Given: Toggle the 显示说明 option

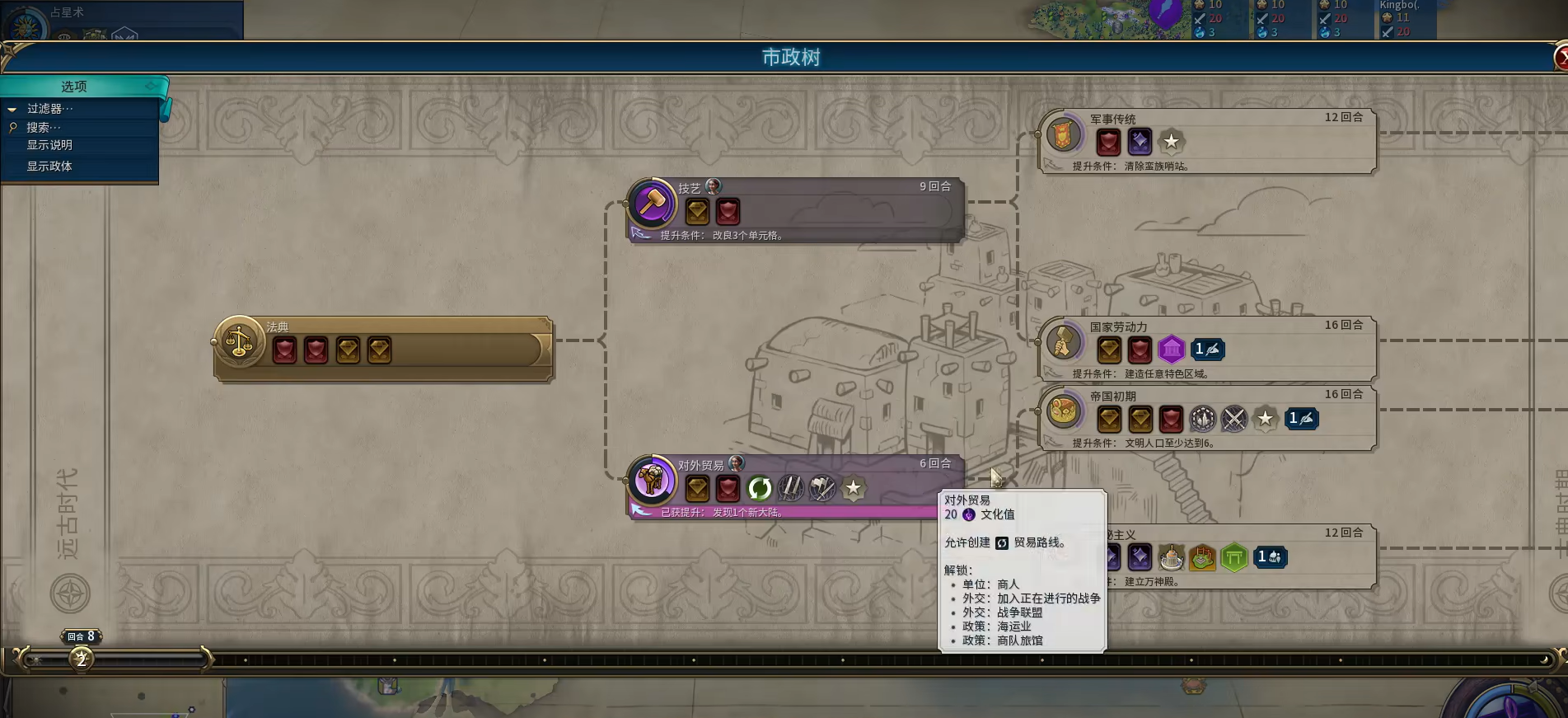Looking at the screenshot, I should [49, 145].
